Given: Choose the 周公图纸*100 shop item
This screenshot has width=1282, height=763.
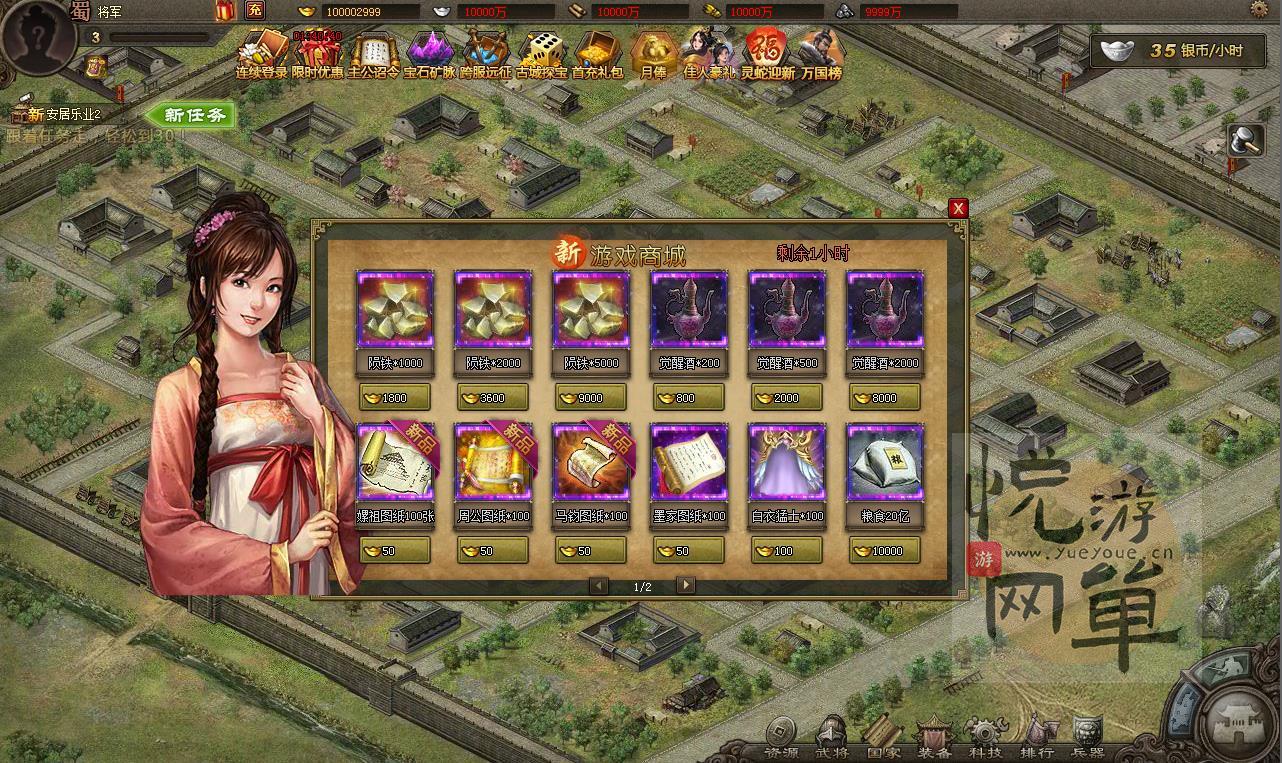Looking at the screenshot, I should tap(493, 462).
